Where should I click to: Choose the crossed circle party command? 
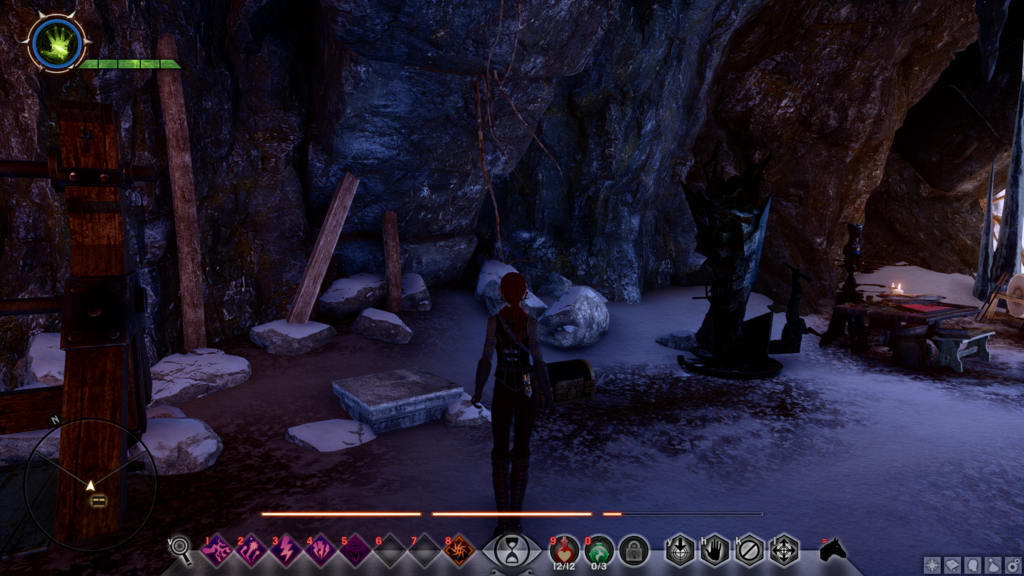click(749, 549)
